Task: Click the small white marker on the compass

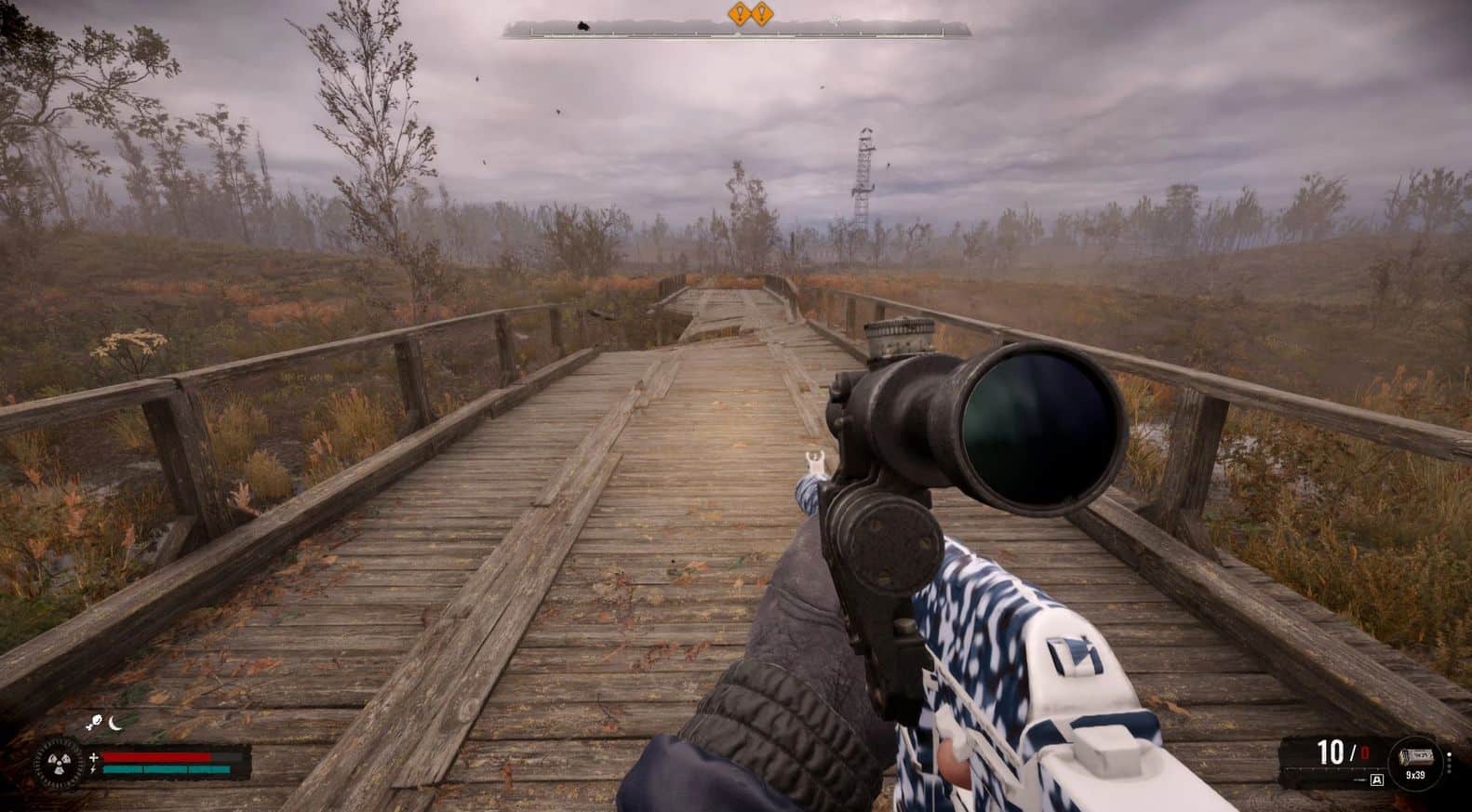Action: click(x=835, y=20)
